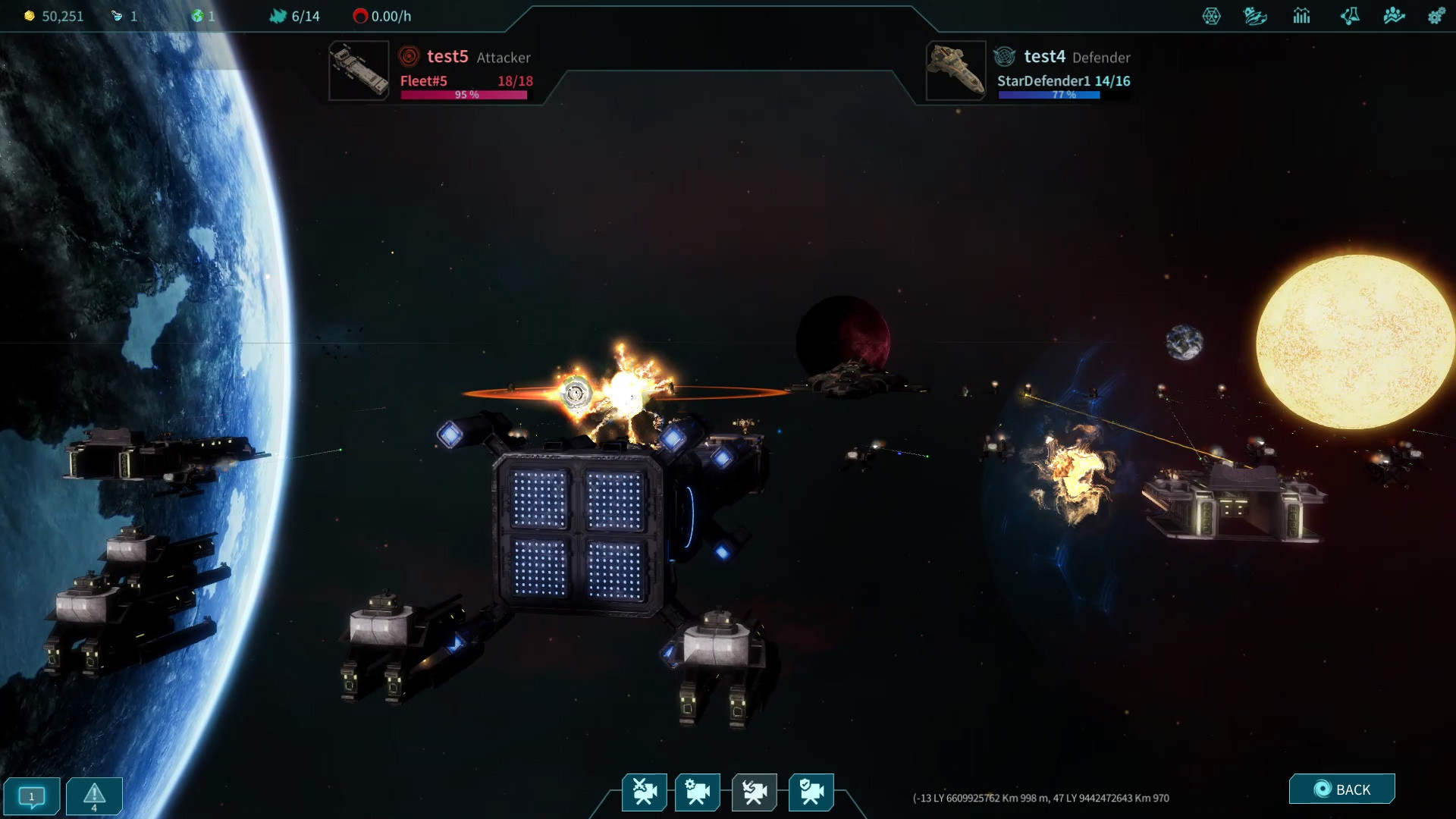The width and height of the screenshot is (1456, 819).
Task: Open the chat message bubble
Action: click(32, 796)
